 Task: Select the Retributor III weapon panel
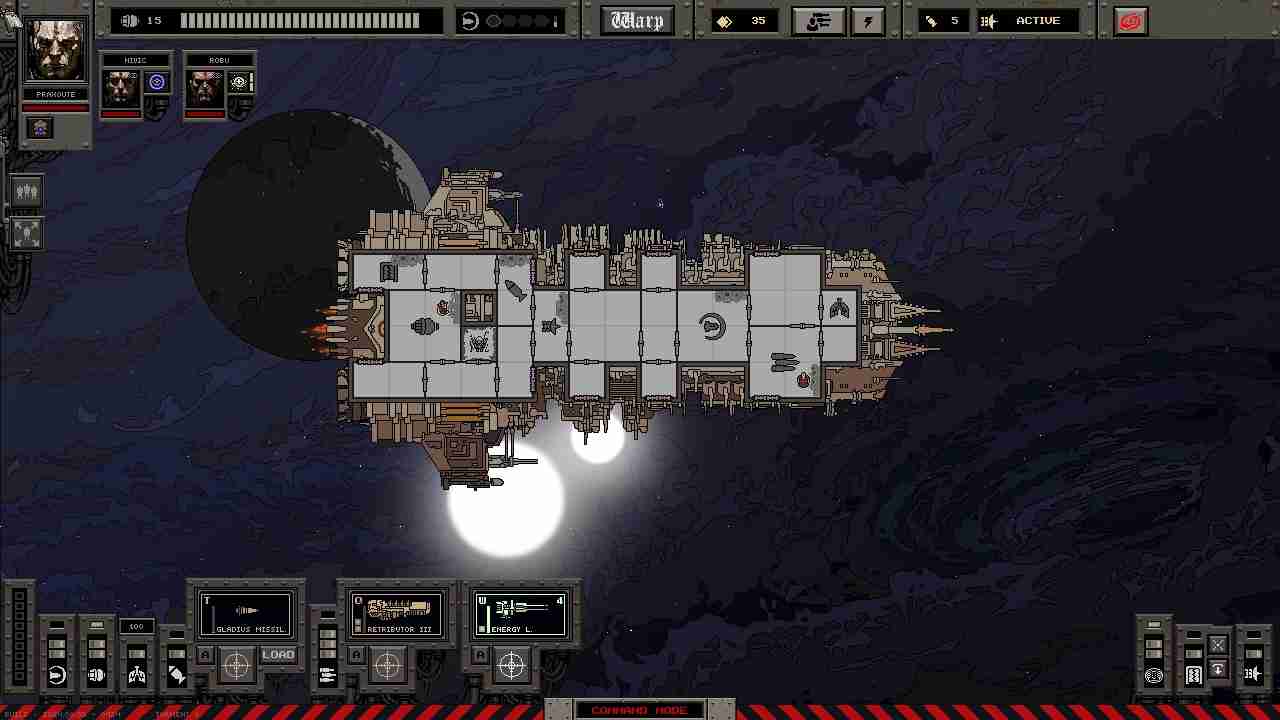pyautogui.click(x=397, y=613)
